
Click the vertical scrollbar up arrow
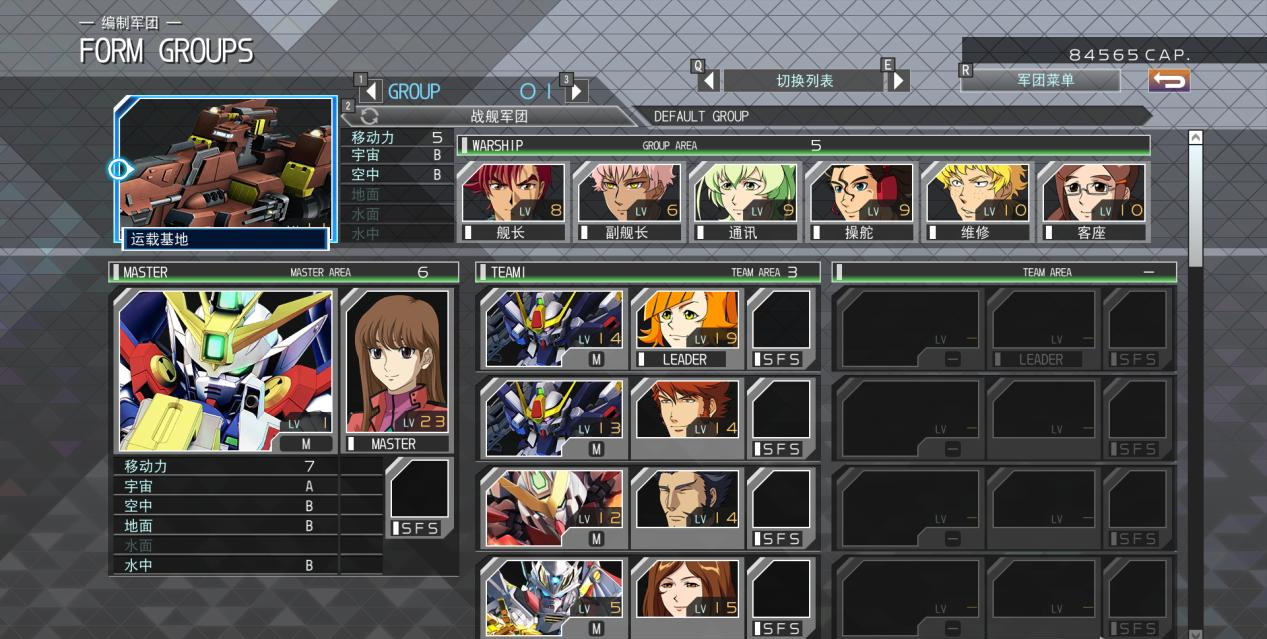1195,137
